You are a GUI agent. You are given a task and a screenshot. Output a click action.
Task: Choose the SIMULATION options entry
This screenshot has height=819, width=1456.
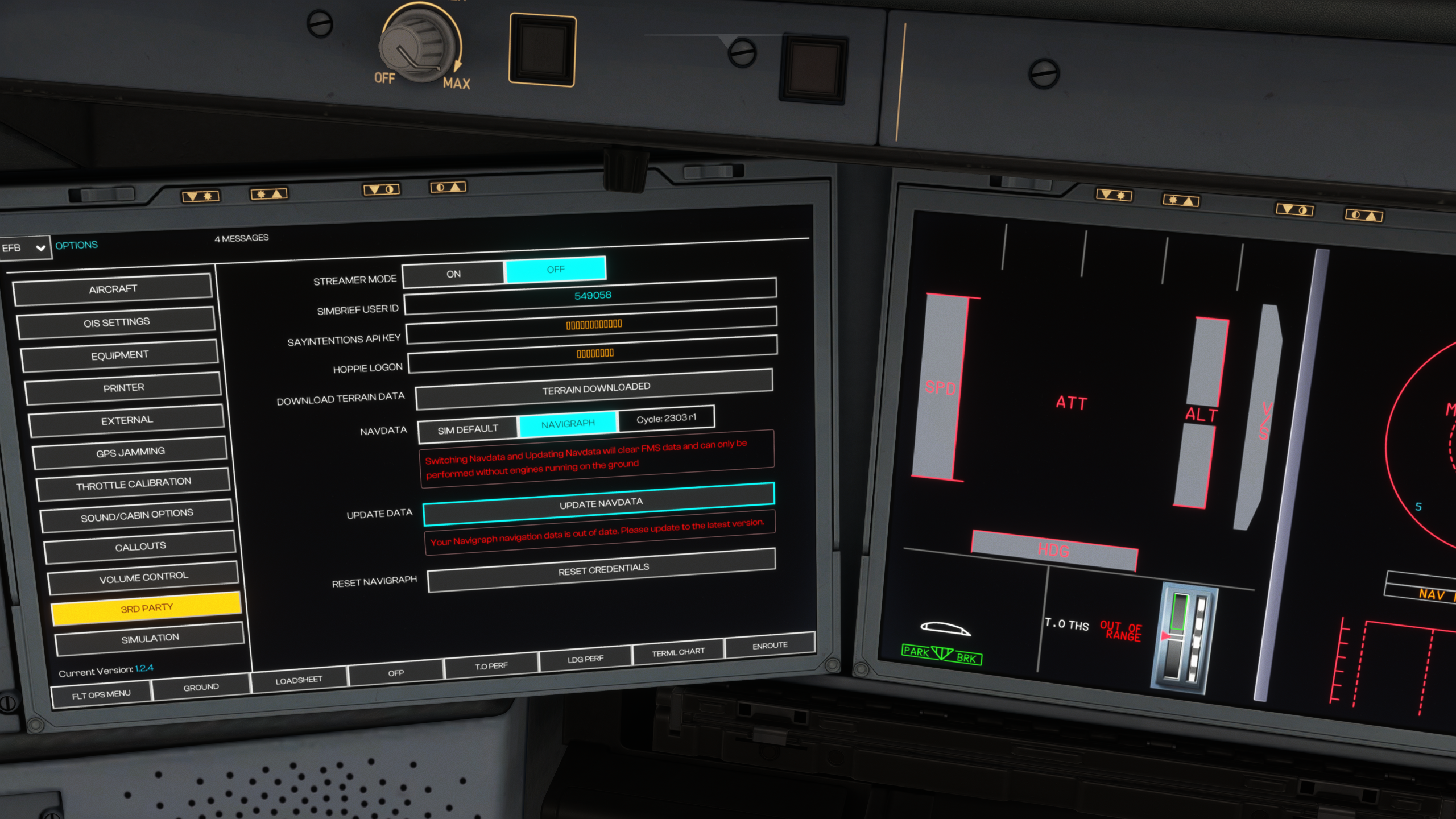[150, 638]
